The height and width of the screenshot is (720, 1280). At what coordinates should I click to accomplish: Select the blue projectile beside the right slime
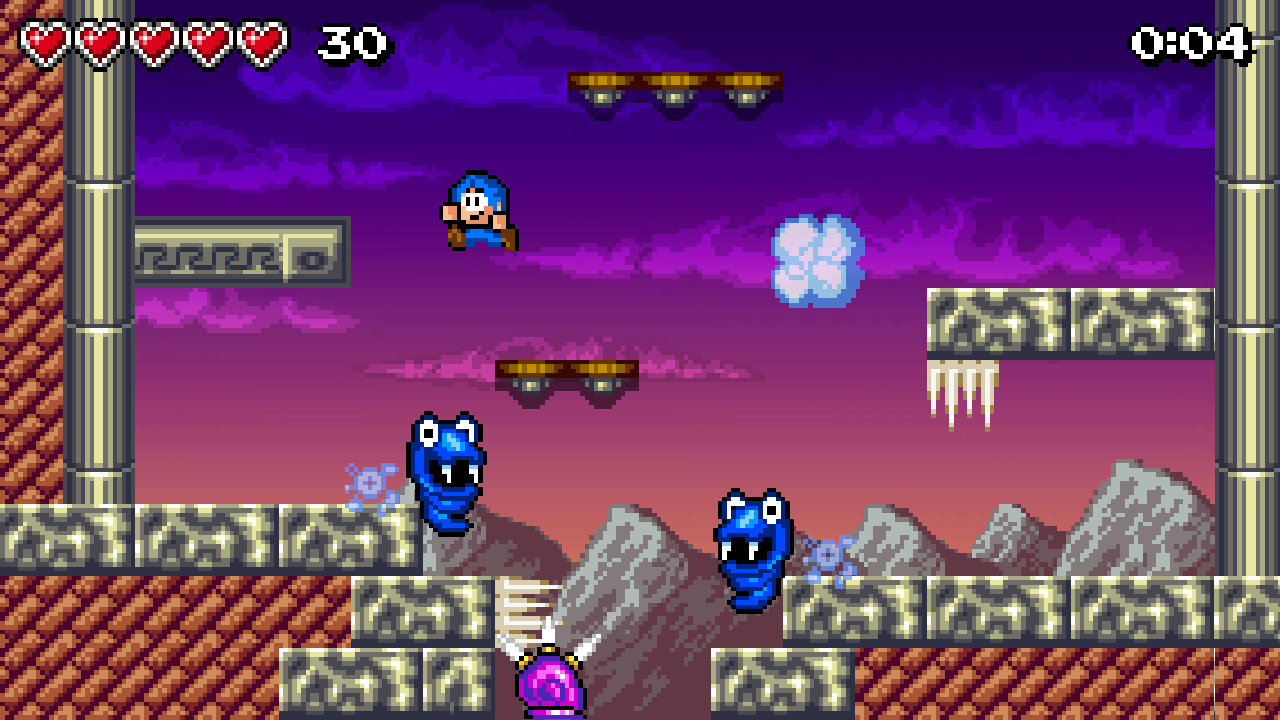[x=829, y=553]
